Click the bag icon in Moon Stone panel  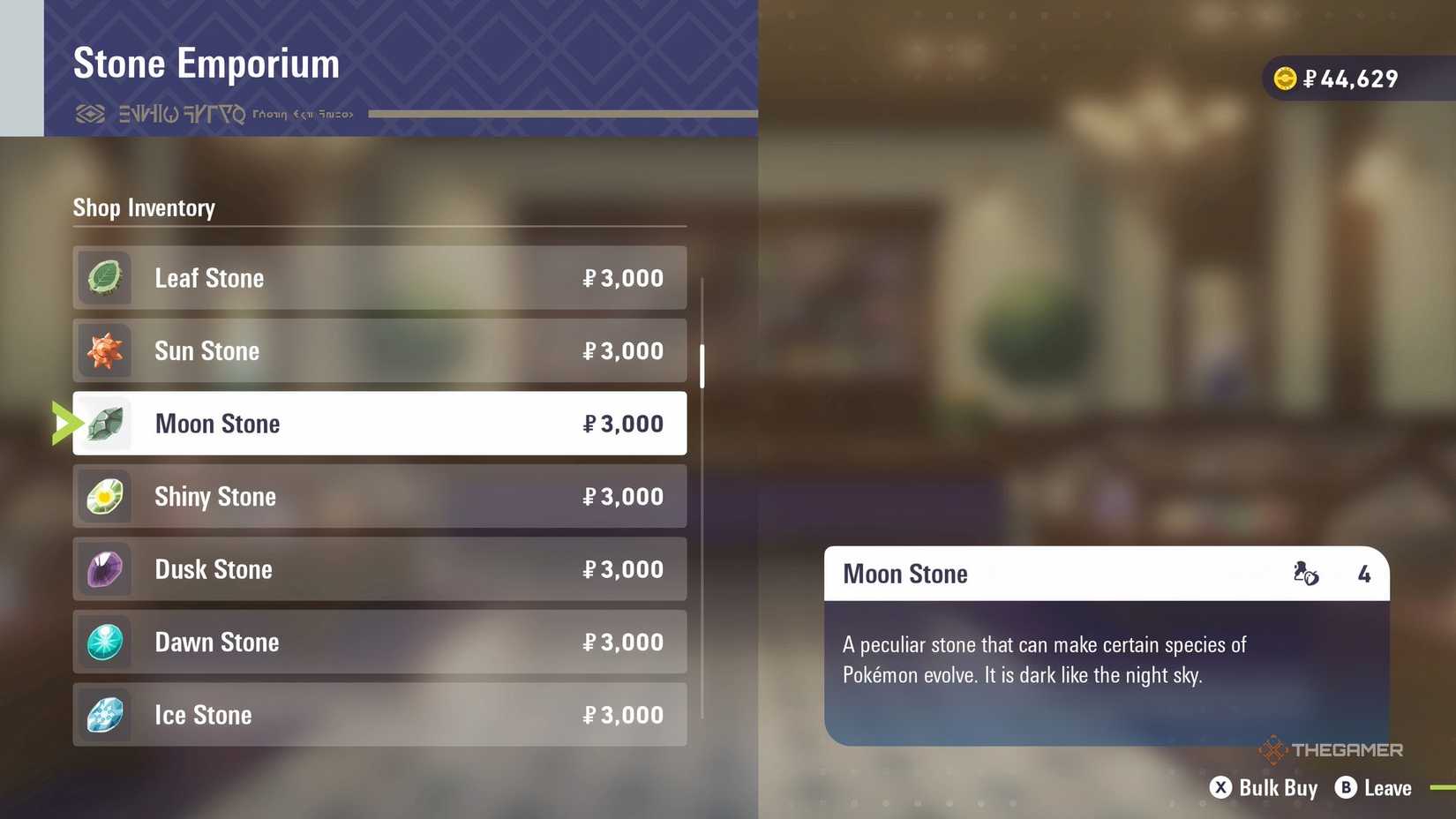(x=1304, y=574)
